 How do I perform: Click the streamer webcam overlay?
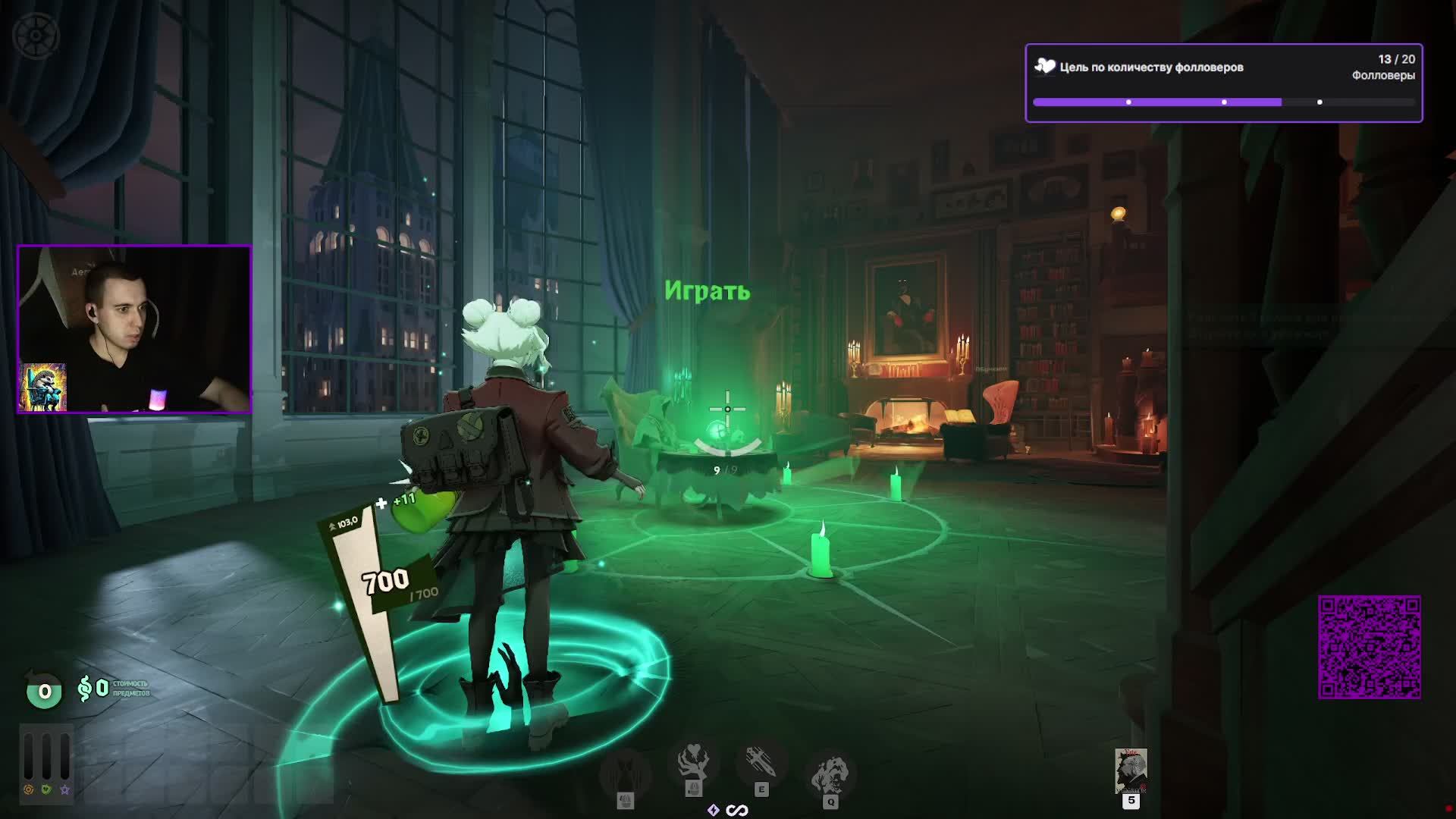pyautogui.click(x=134, y=329)
